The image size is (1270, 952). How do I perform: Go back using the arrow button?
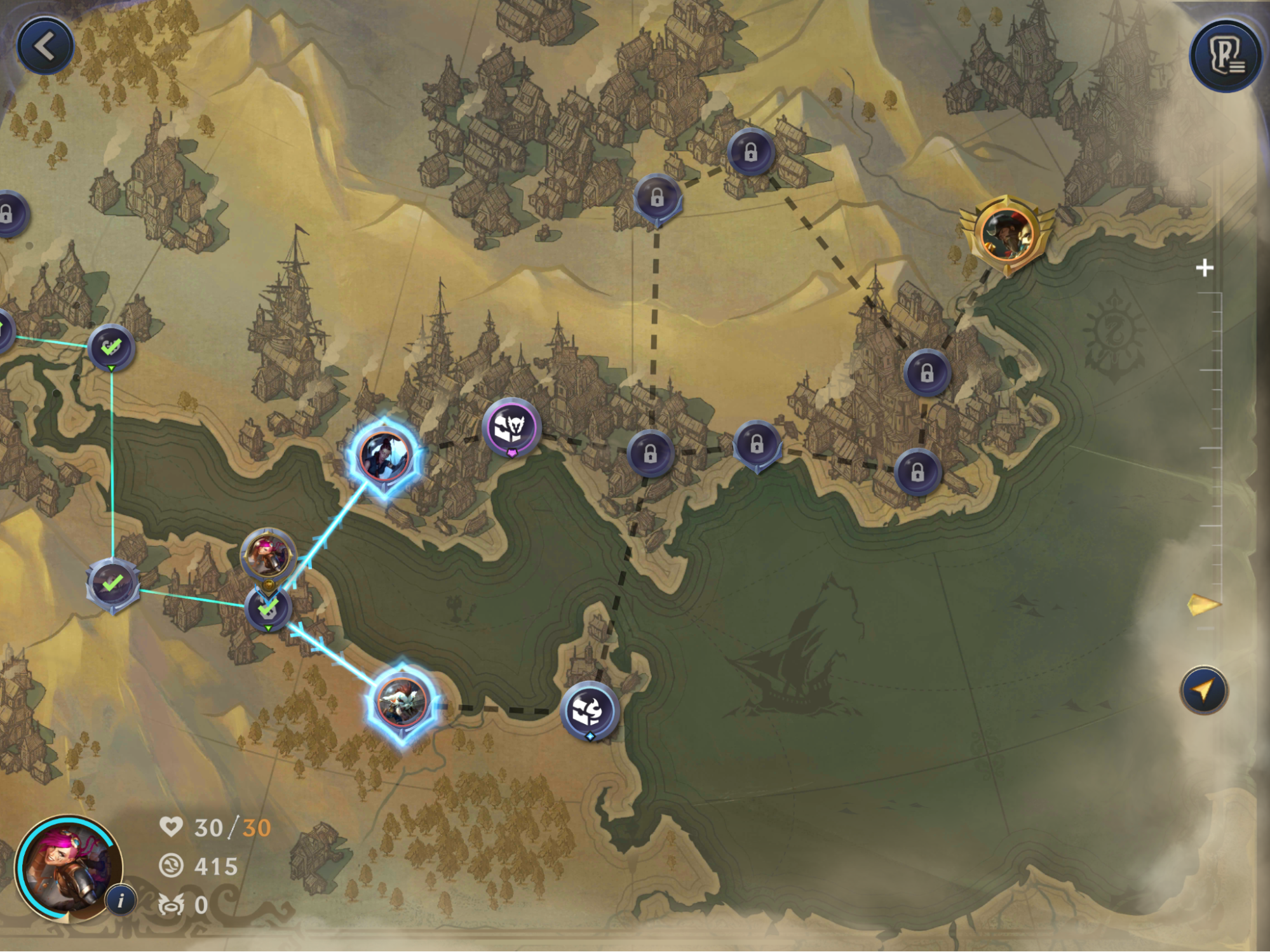click(x=45, y=46)
